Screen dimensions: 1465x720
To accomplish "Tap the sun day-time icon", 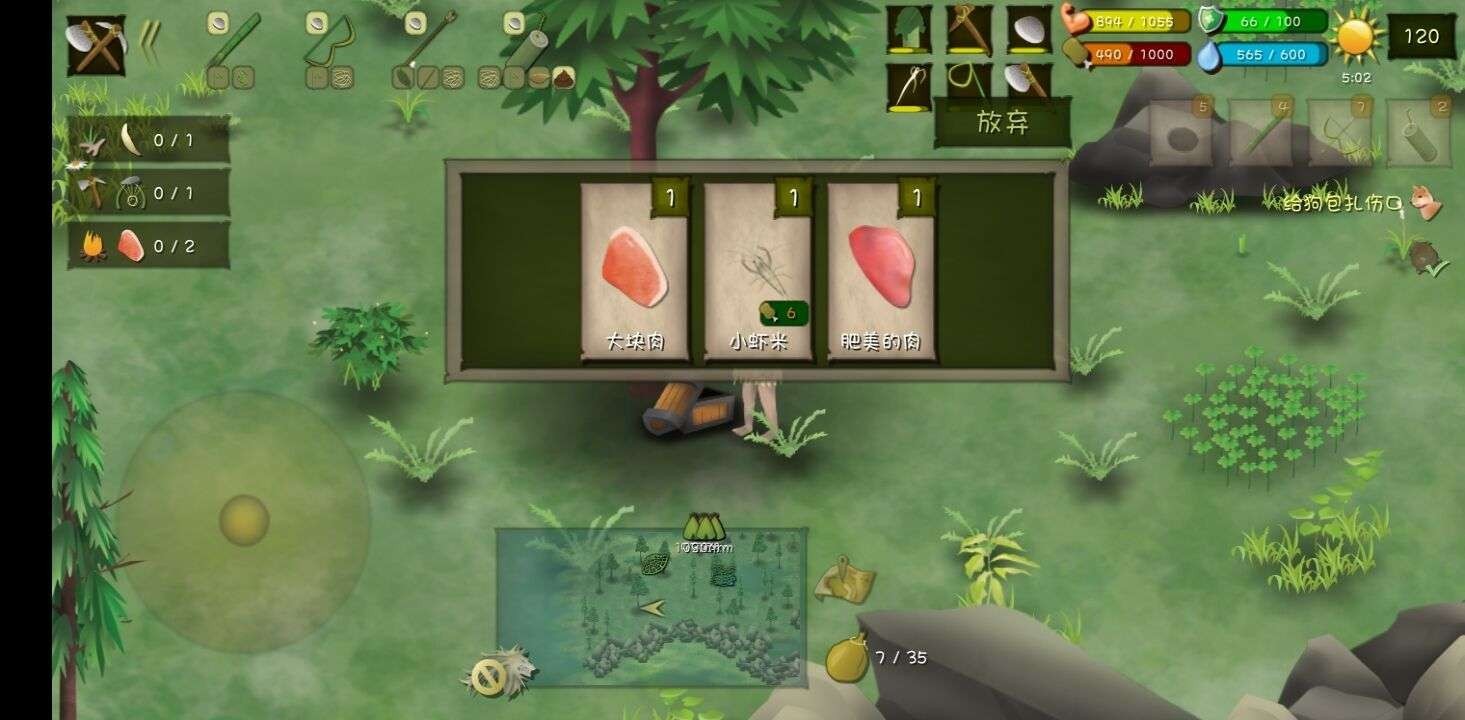I will click(x=1356, y=37).
